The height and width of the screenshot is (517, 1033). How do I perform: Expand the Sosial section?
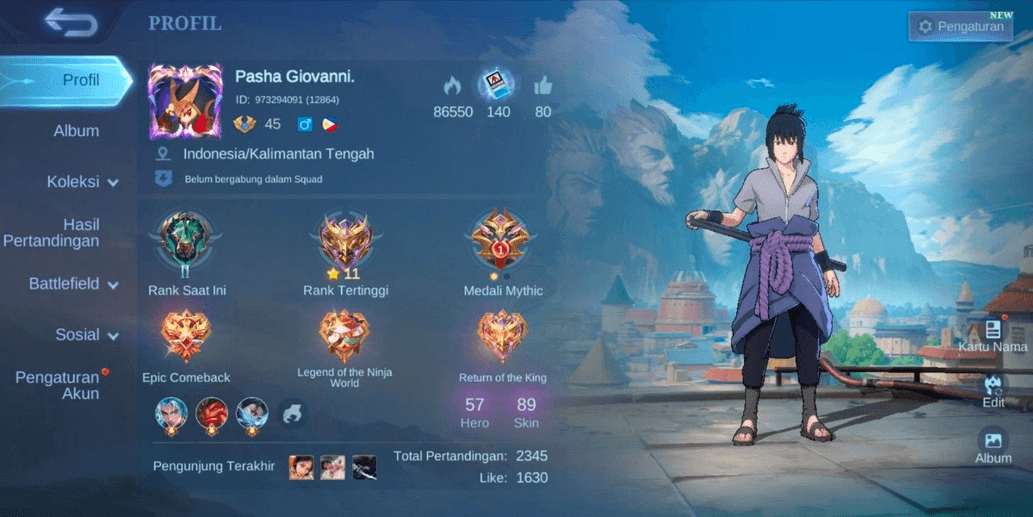tap(86, 335)
